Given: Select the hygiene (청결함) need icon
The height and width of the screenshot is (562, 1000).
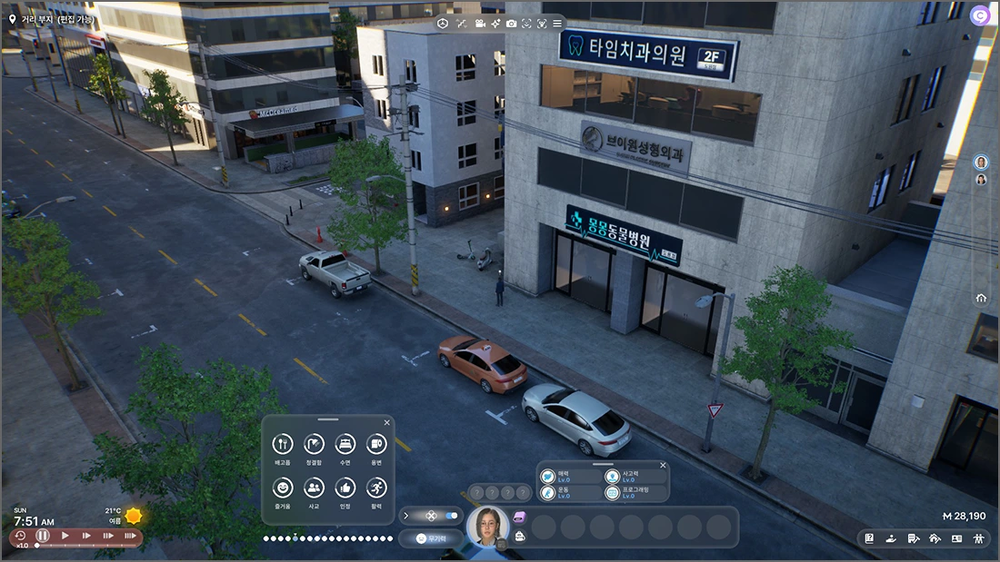Looking at the screenshot, I should [314, 443].
